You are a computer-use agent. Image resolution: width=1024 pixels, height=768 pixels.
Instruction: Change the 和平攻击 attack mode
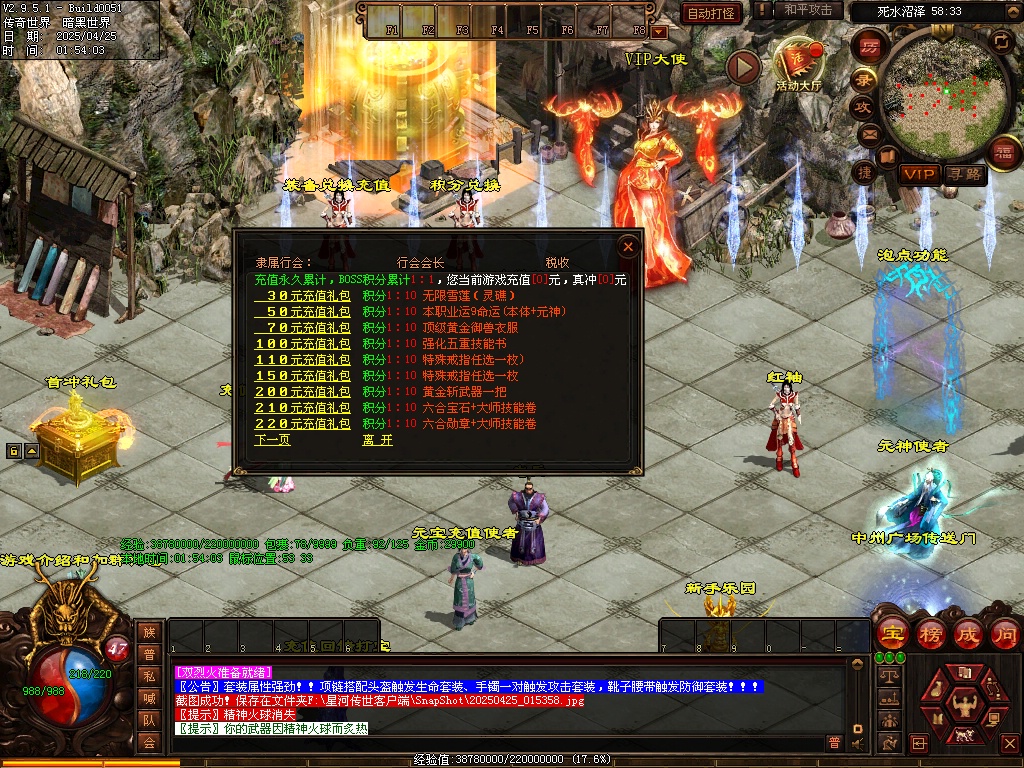tap(808, 10)
